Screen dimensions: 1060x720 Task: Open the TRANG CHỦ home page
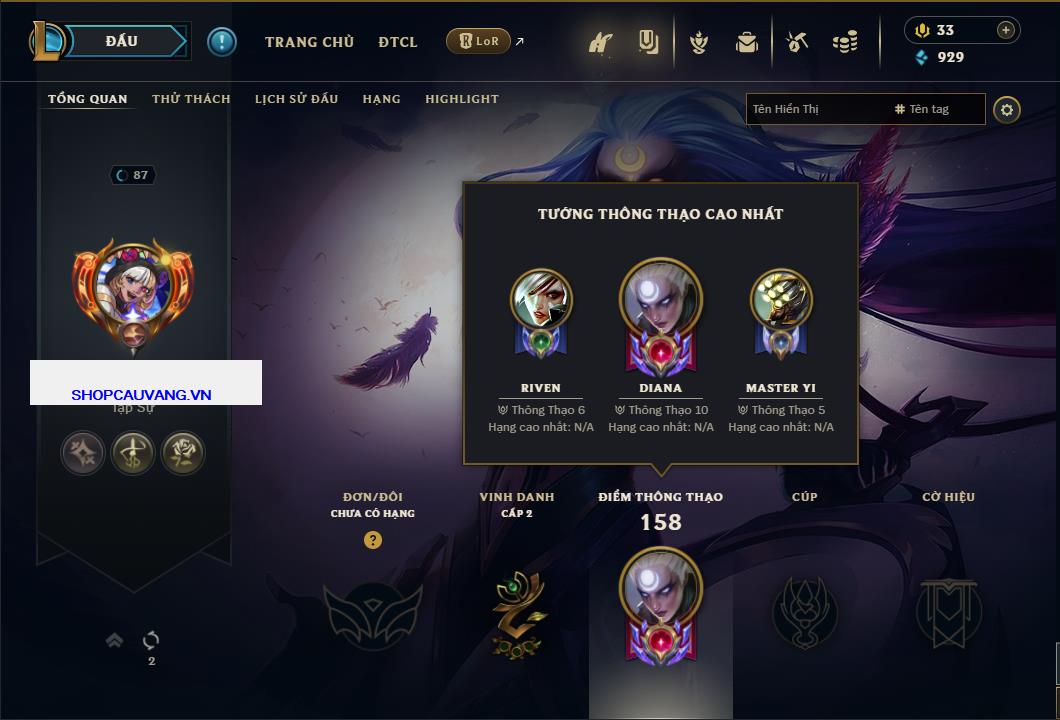click(309, 42)
